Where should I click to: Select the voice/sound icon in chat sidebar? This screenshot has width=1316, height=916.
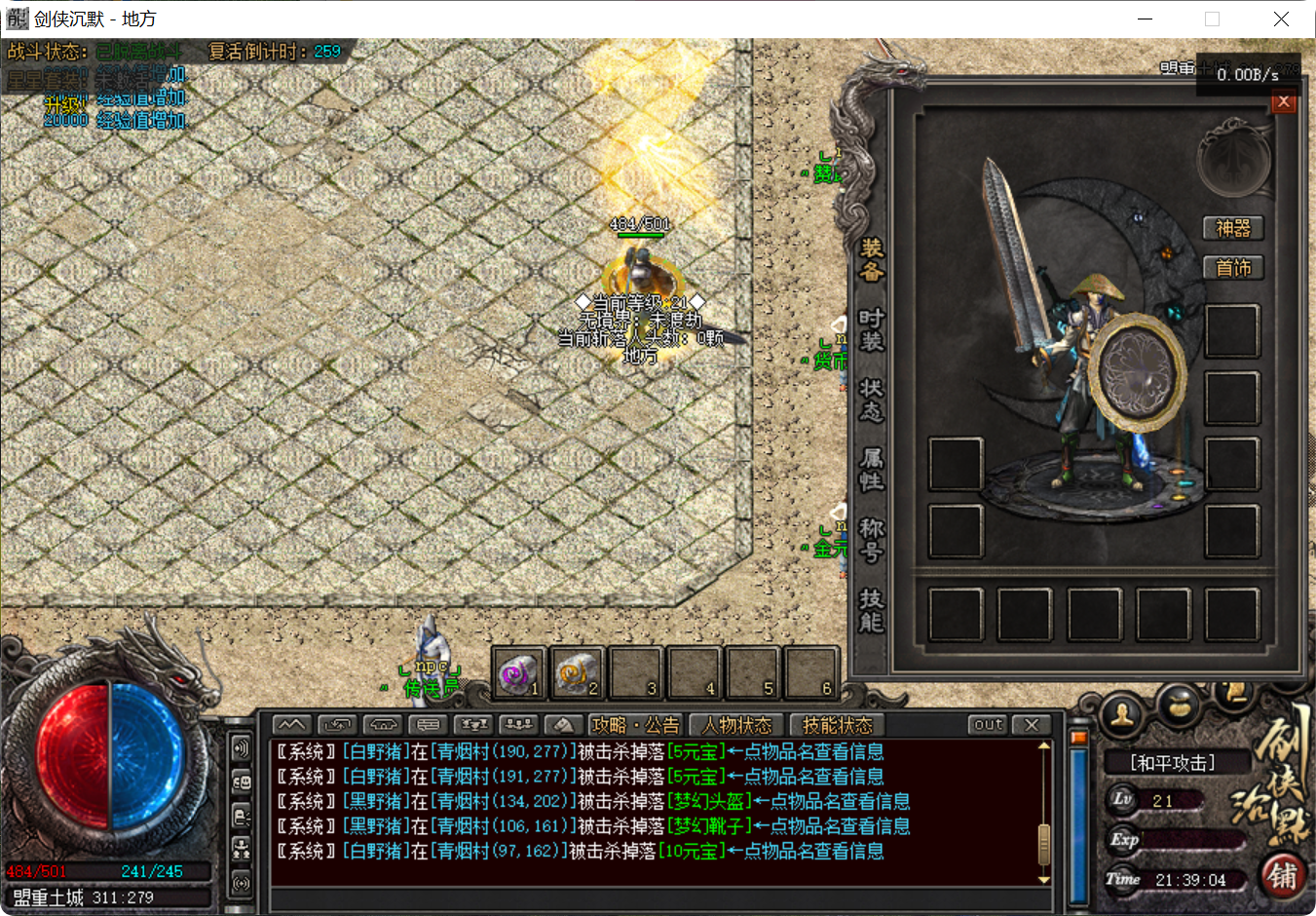[x=242, y=748]
